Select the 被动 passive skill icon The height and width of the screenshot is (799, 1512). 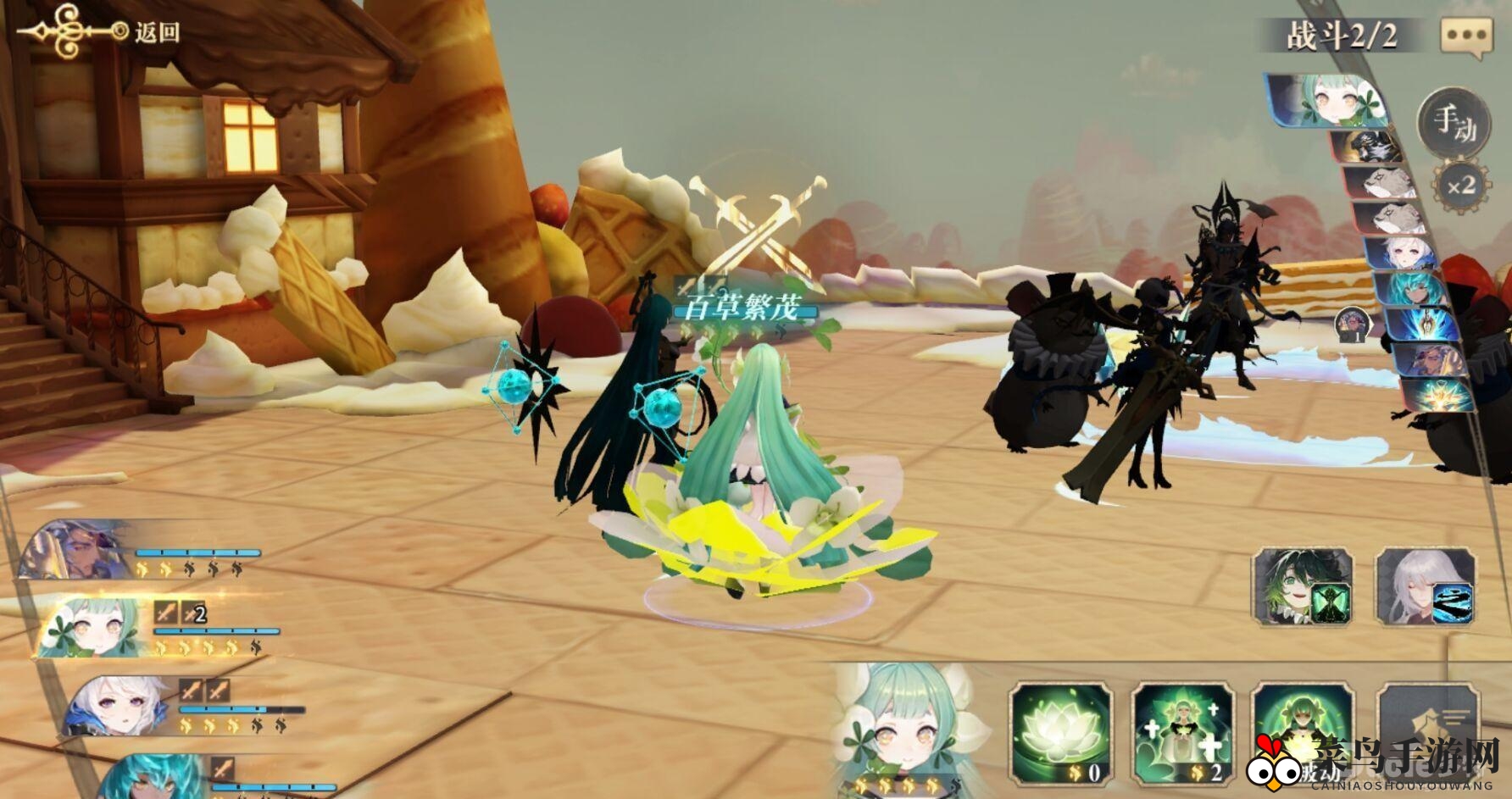[x=1302, y=734]
